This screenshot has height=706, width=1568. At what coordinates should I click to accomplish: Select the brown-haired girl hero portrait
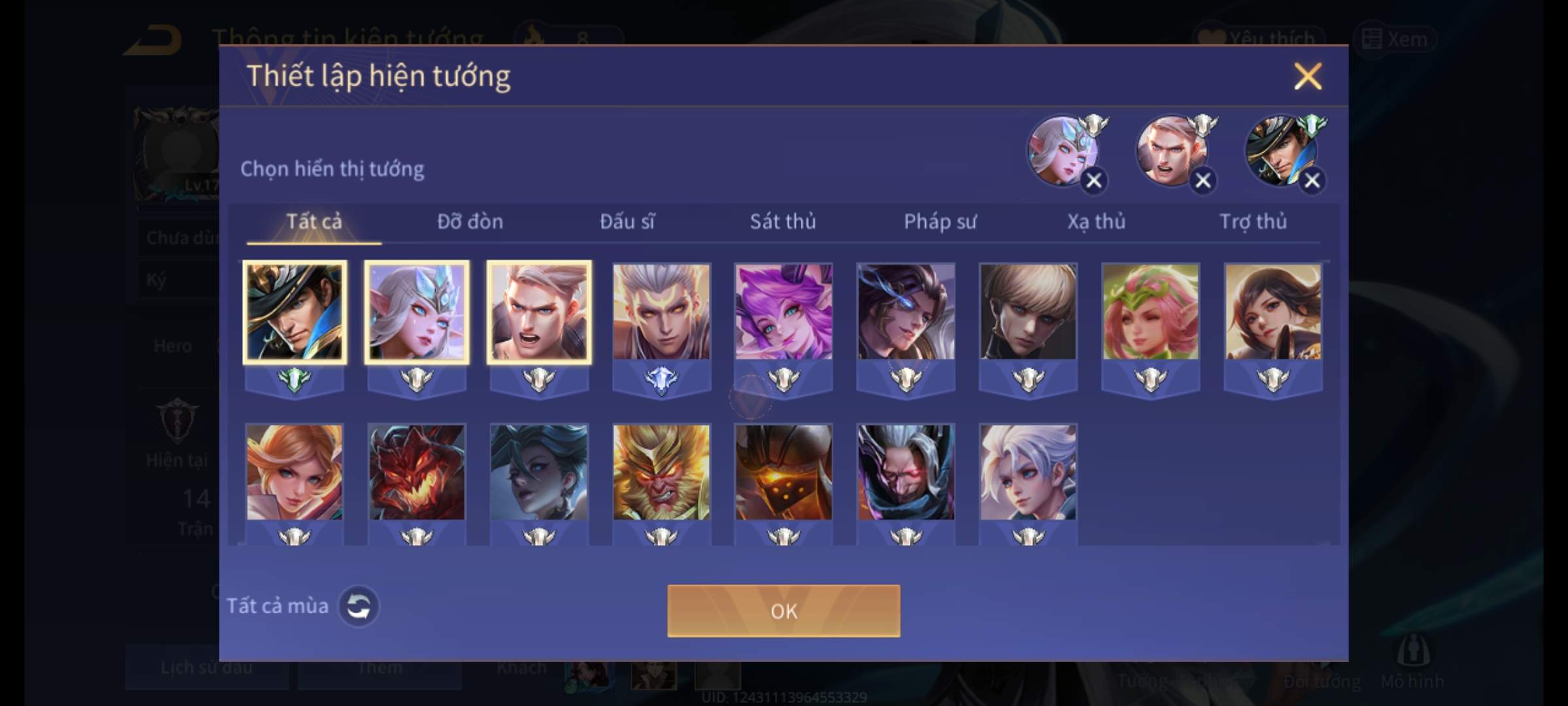click(1273, 312)
